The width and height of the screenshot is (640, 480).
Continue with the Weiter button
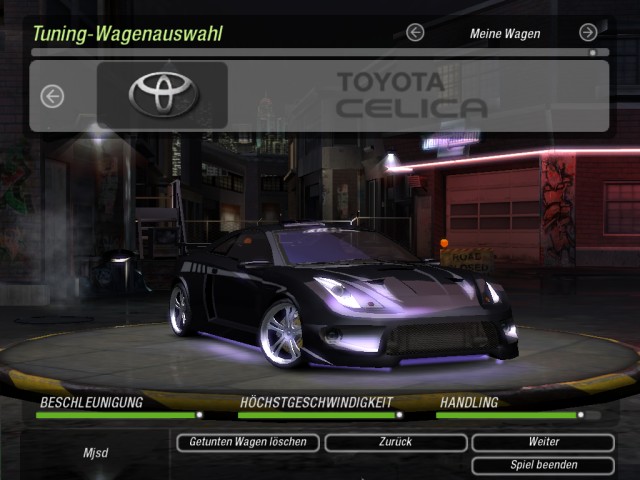[x=543, y=442]
